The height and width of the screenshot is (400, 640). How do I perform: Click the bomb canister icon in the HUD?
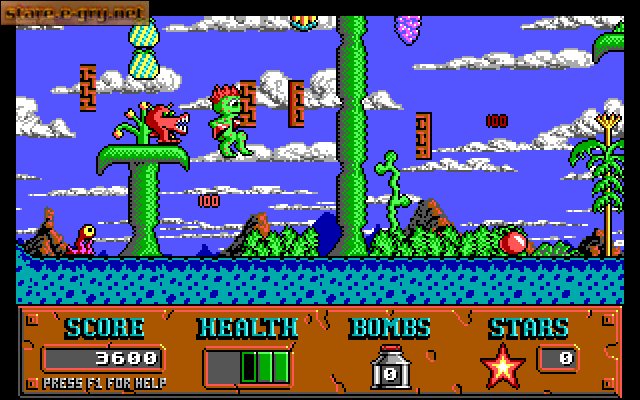pos(389,366)
